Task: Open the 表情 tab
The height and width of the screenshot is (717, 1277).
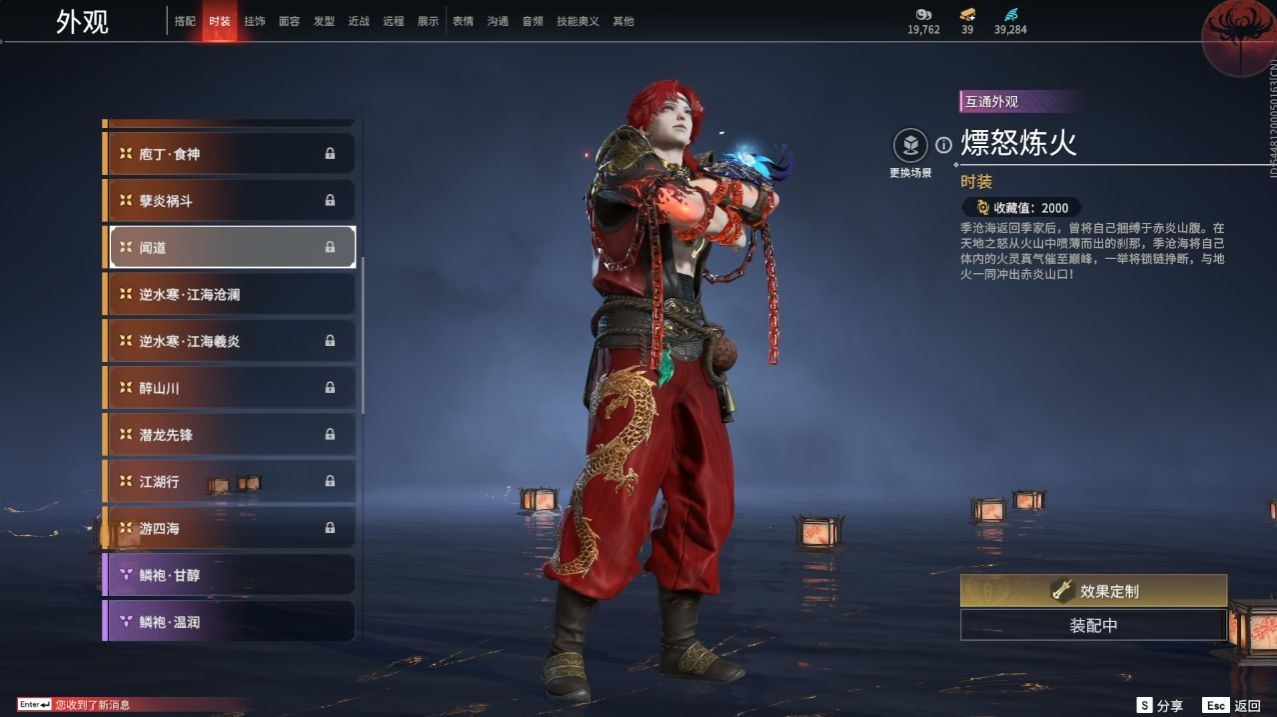Action: tap(463, 21)
